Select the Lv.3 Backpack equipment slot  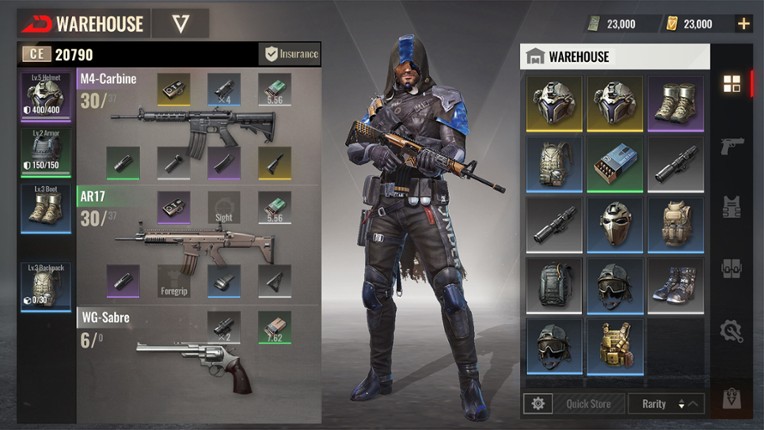click(x=47, y=286)
